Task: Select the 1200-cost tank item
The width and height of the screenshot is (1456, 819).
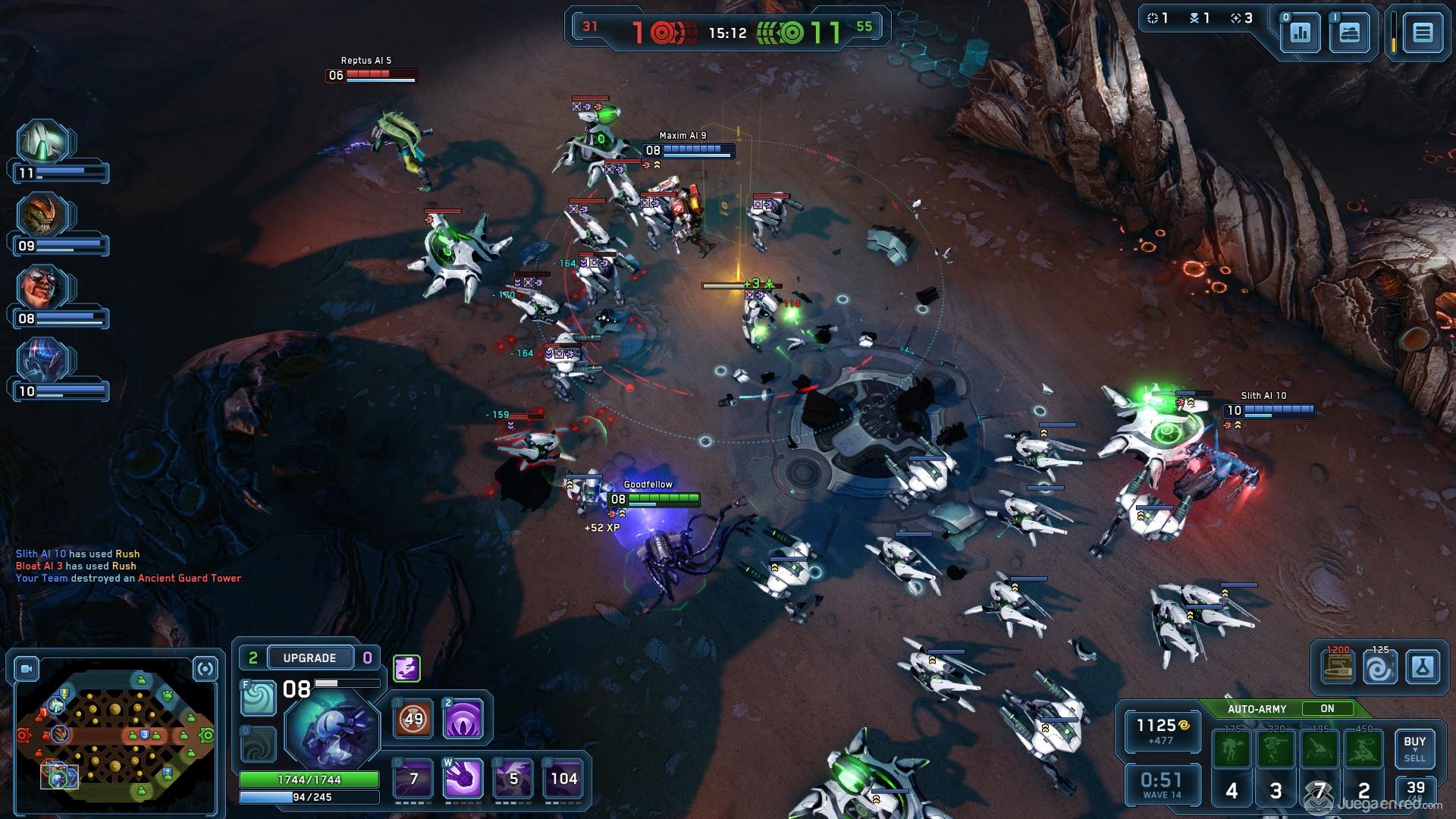Action: click(x=1338, y=668)
